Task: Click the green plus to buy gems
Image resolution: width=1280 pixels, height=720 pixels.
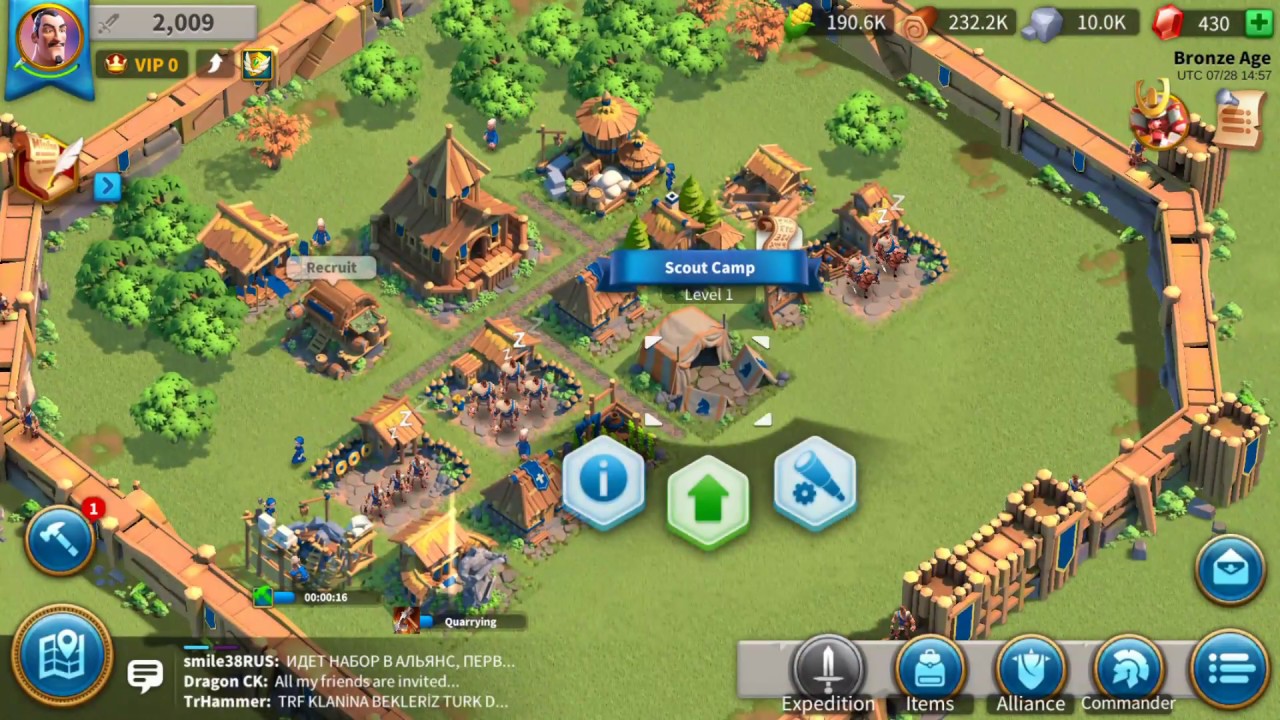Action: (x=1259, y=22)
